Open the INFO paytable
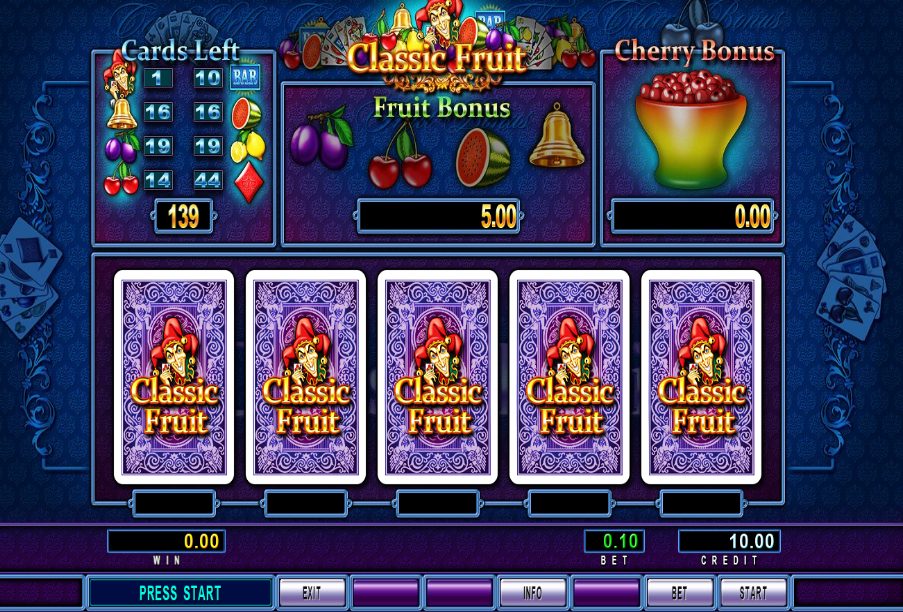This screenshot has width=903, height=612. (532, 592)
